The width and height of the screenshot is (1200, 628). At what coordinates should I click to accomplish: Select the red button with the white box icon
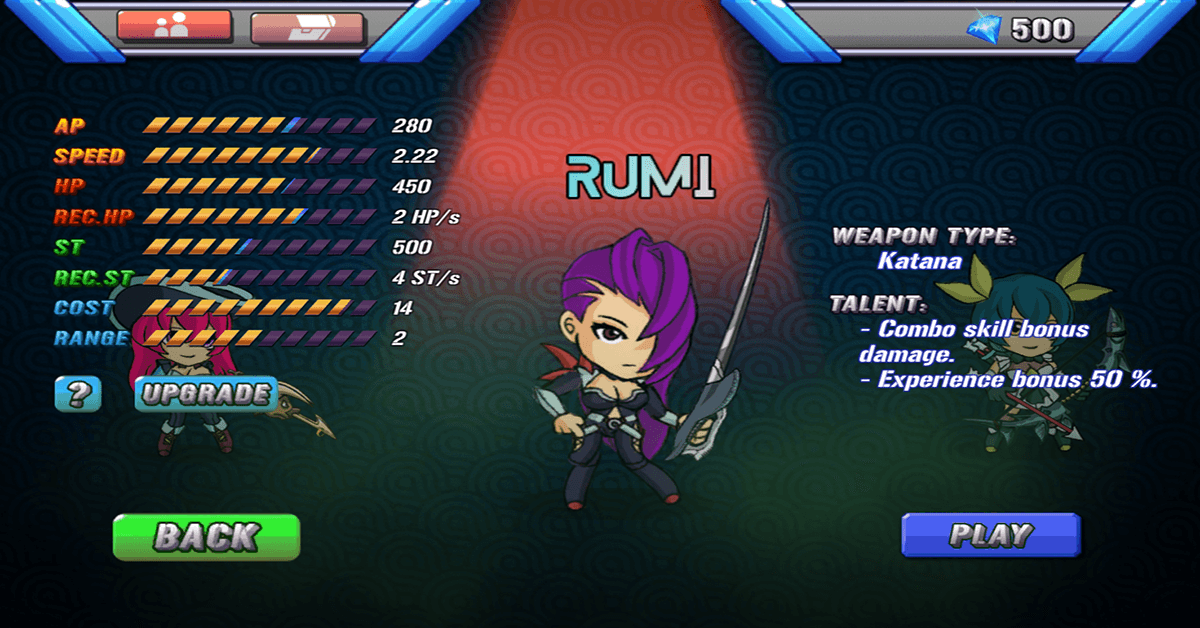(307, 29)
